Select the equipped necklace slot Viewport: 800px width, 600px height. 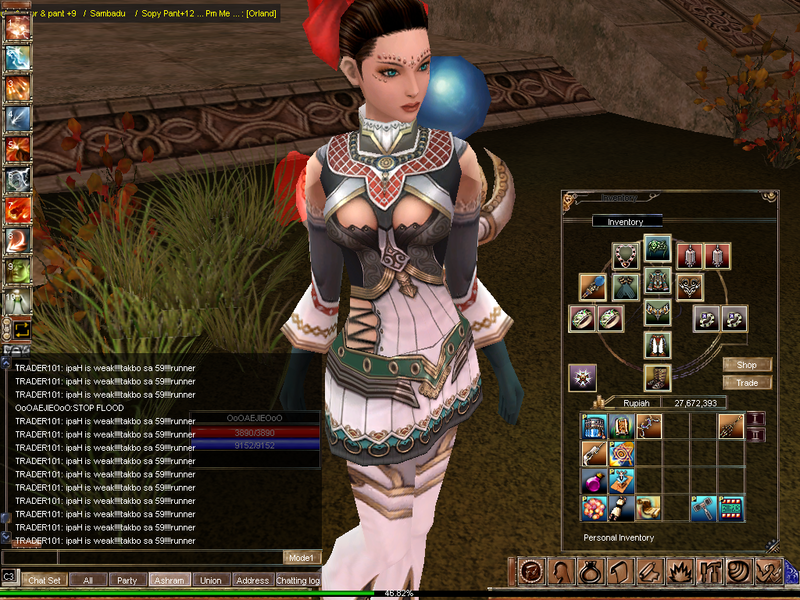tap(626, 255)
